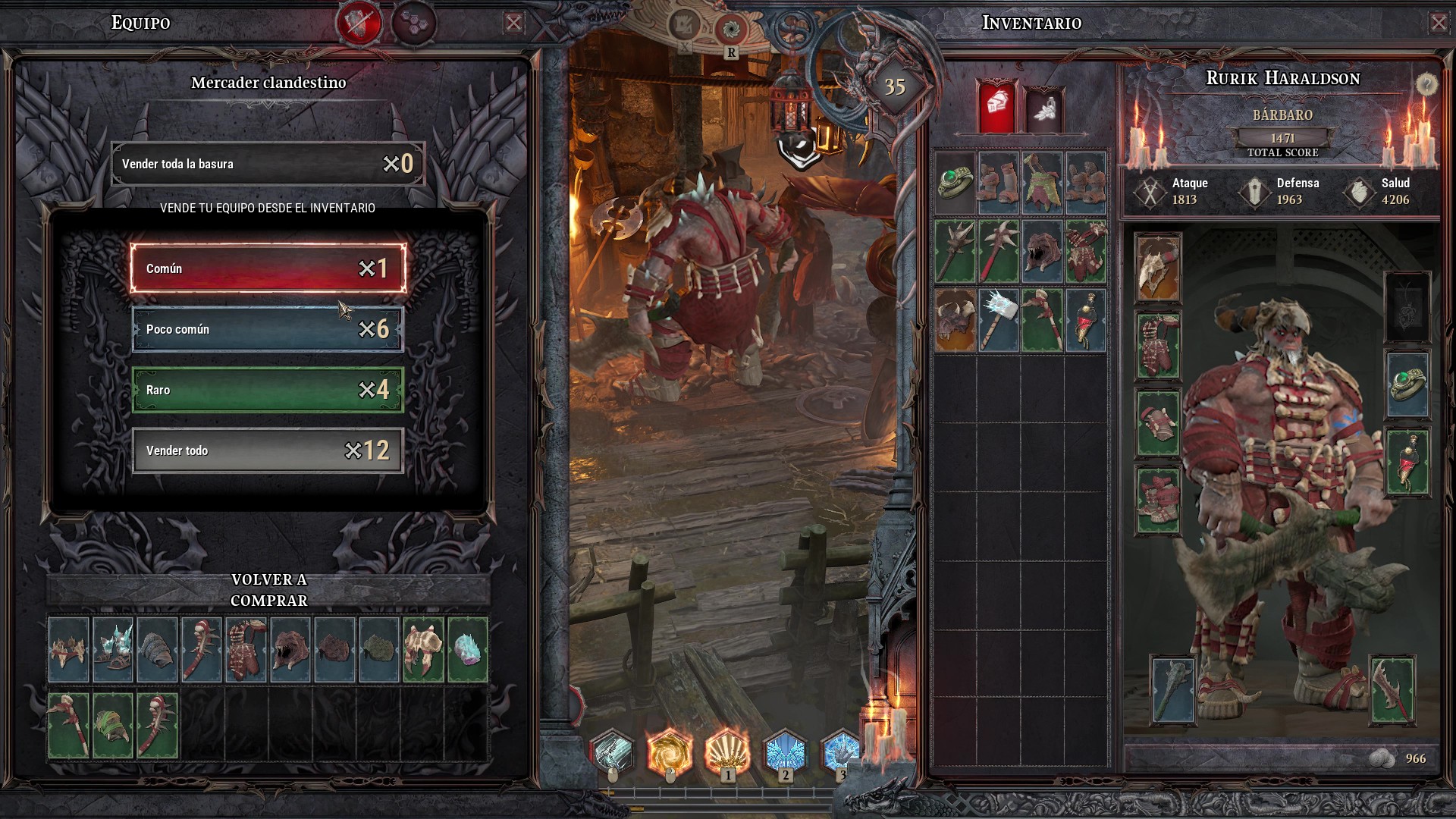1456x819 pixels.
Task: Sell rare gear with Raro button
Action: pos(268,390)
